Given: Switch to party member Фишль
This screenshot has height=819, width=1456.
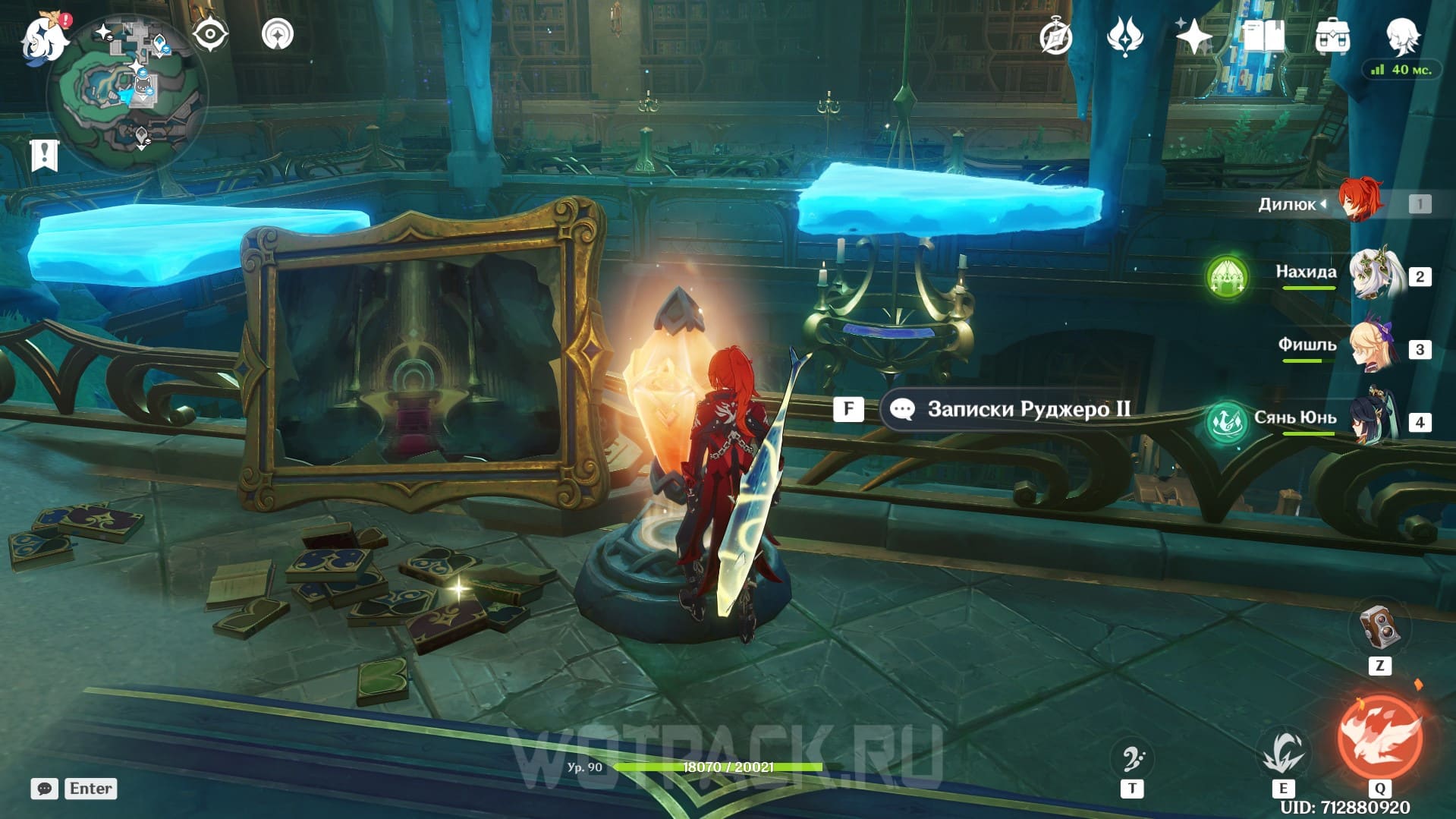Looking at the screenshot, I should [x=1372, y=347].
